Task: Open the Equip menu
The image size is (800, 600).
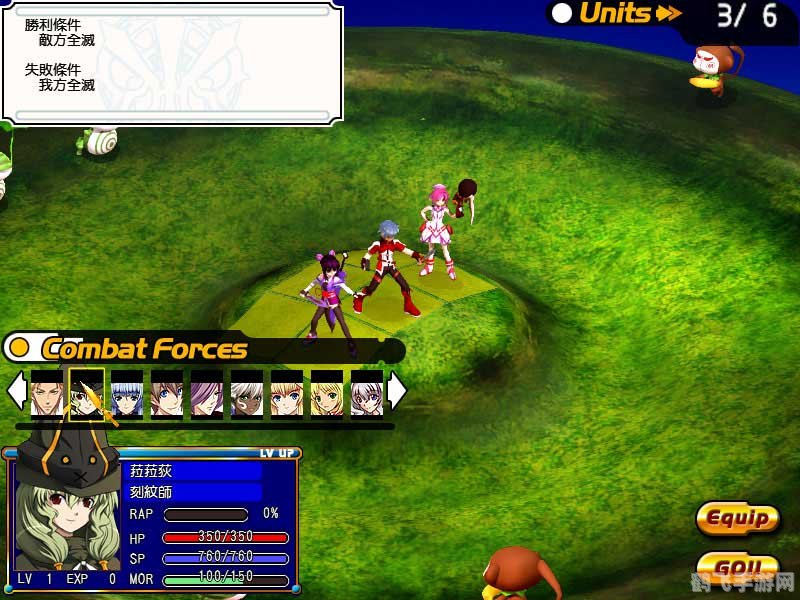Action: [738, 518]
